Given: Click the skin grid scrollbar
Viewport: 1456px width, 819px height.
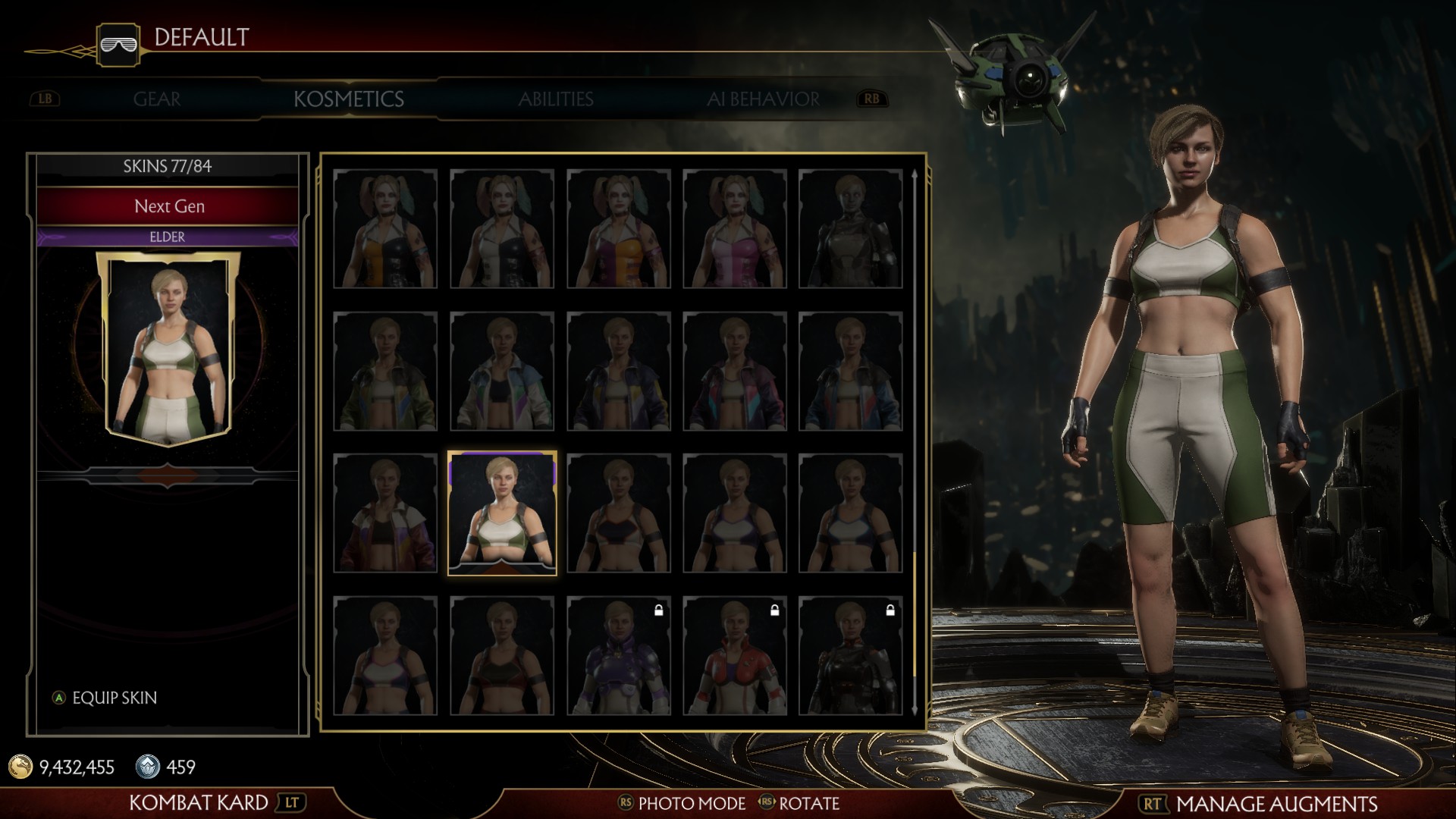Looking at the screenshot, I should [x=915, y=440].
